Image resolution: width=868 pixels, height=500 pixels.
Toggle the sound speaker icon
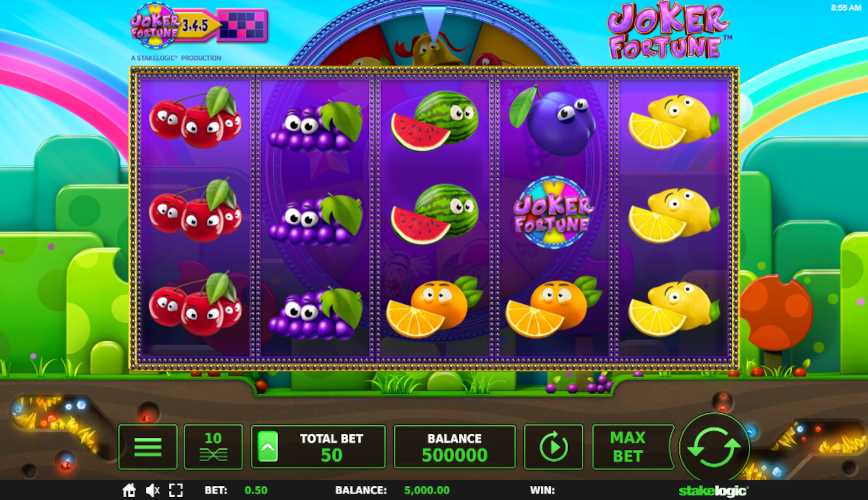point(153,490)
